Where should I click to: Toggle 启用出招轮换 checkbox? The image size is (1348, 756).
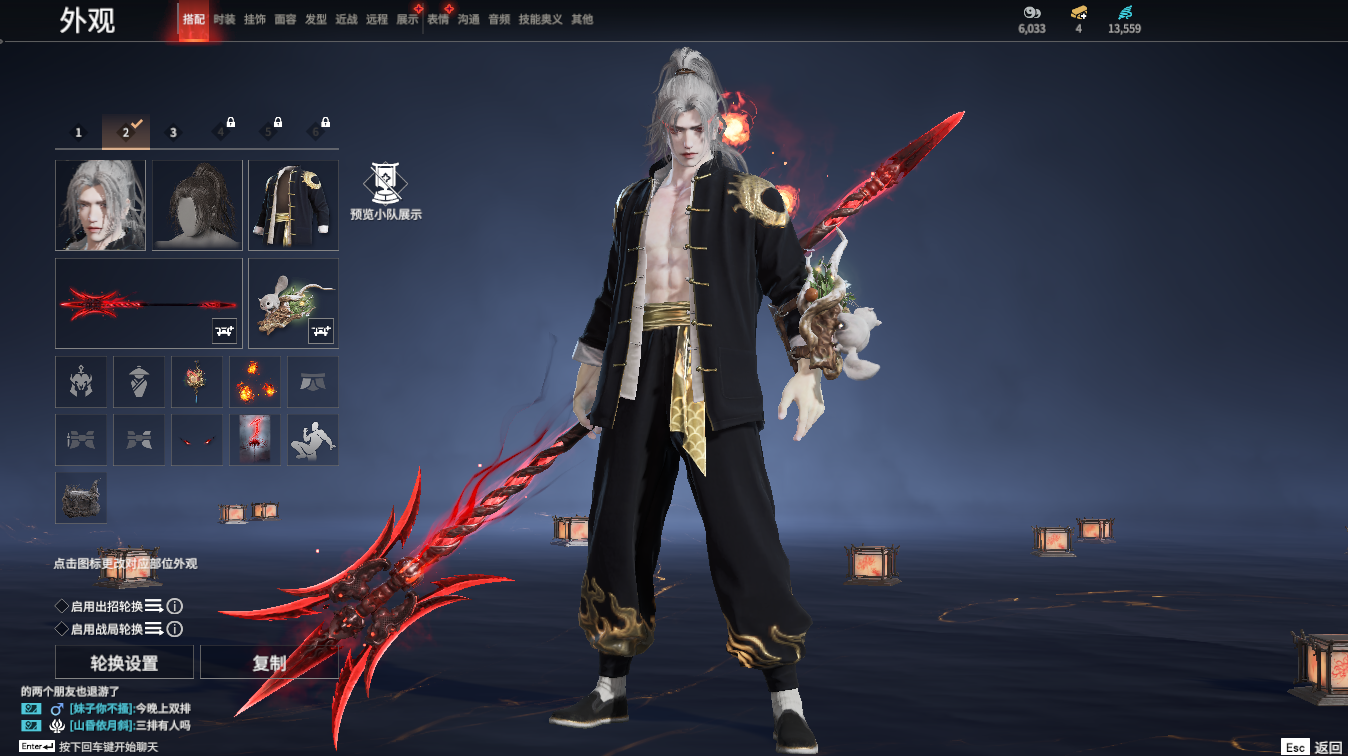coord(62,606)
